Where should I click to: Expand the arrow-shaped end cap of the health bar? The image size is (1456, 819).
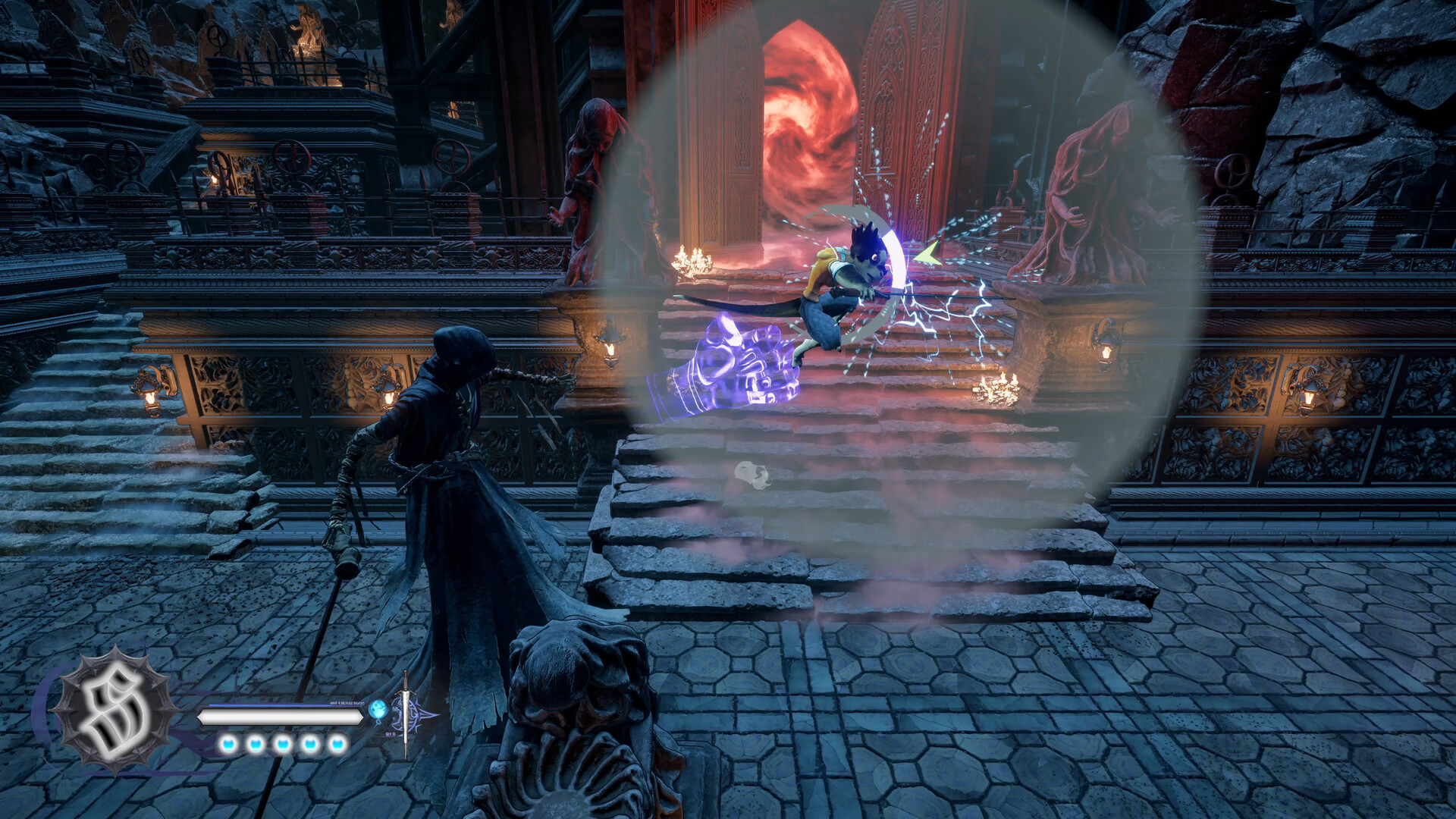361,717
